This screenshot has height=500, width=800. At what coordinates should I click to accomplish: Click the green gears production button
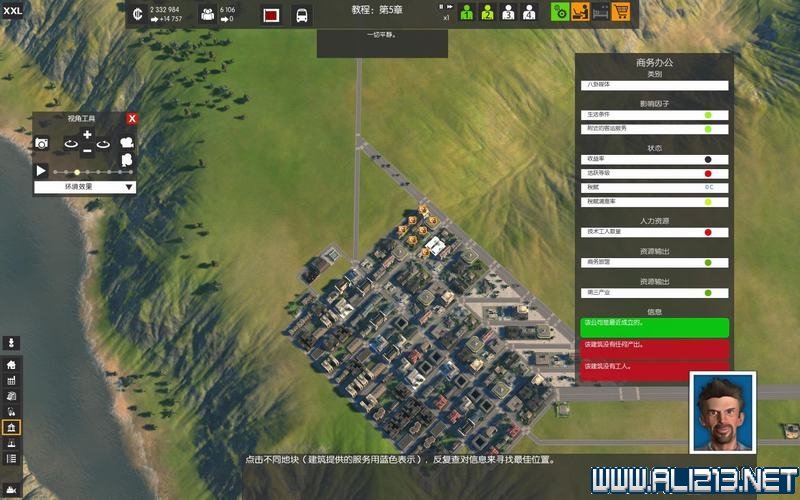click(x=560, y=12)
